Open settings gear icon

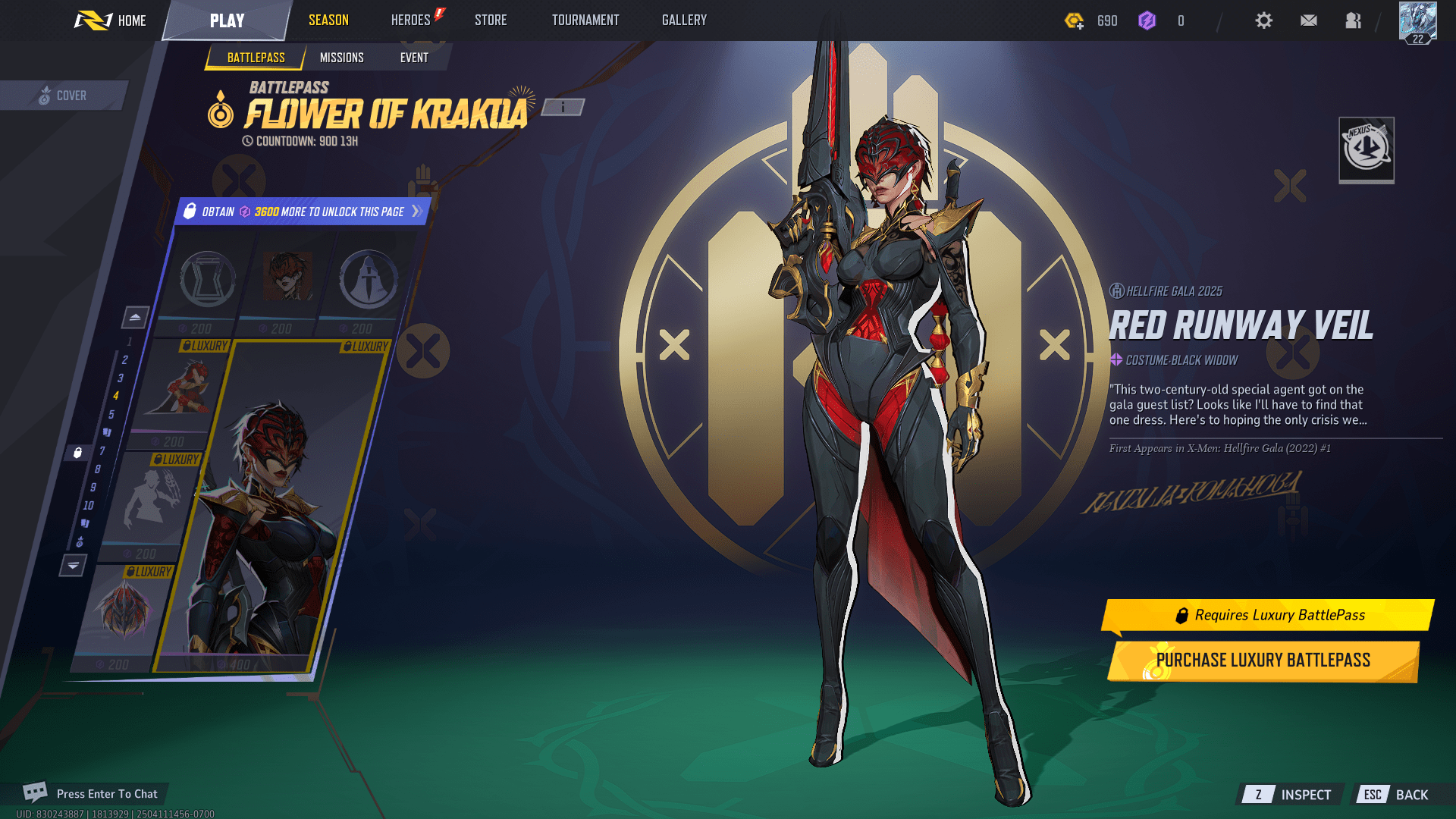click(1263, 20)
